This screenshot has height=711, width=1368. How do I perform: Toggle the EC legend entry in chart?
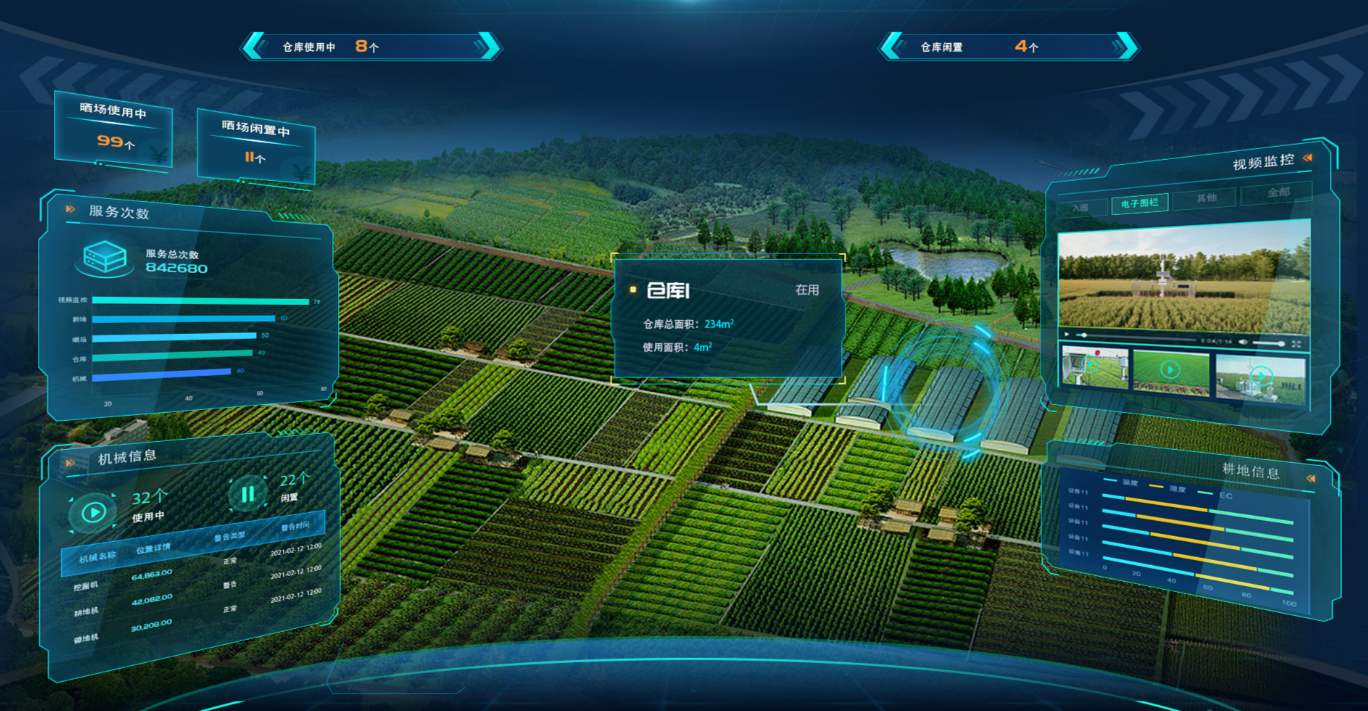pos(1226,494)
